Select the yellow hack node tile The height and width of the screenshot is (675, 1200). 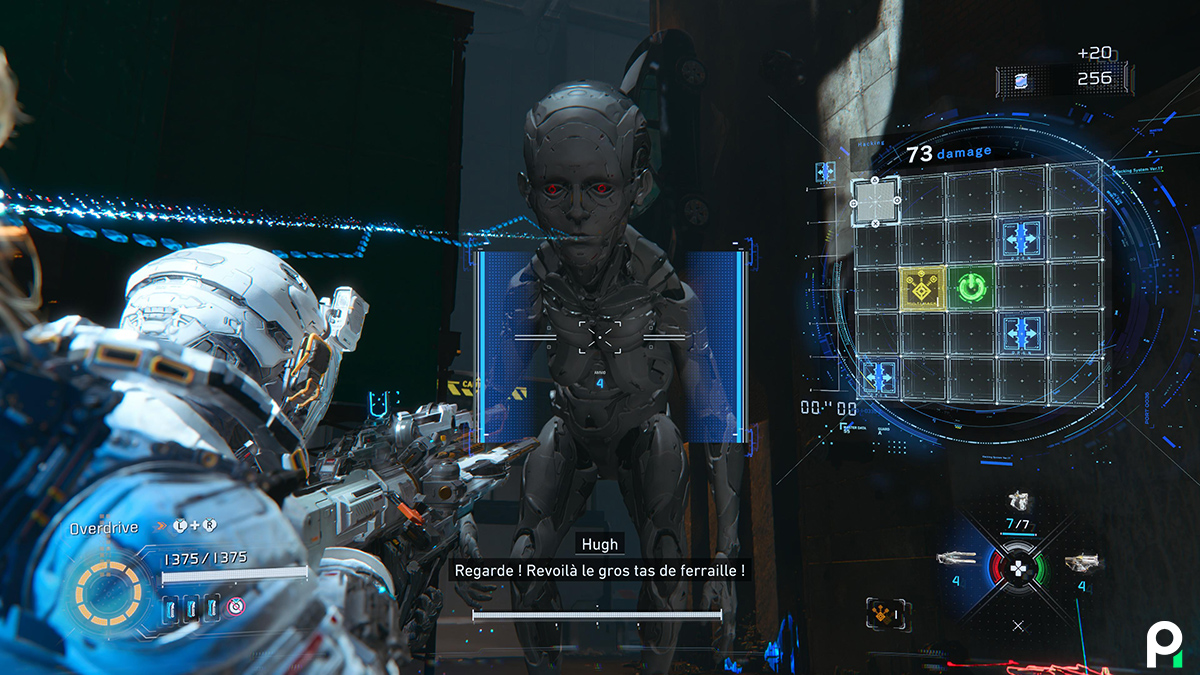click(x=922, y=289)
